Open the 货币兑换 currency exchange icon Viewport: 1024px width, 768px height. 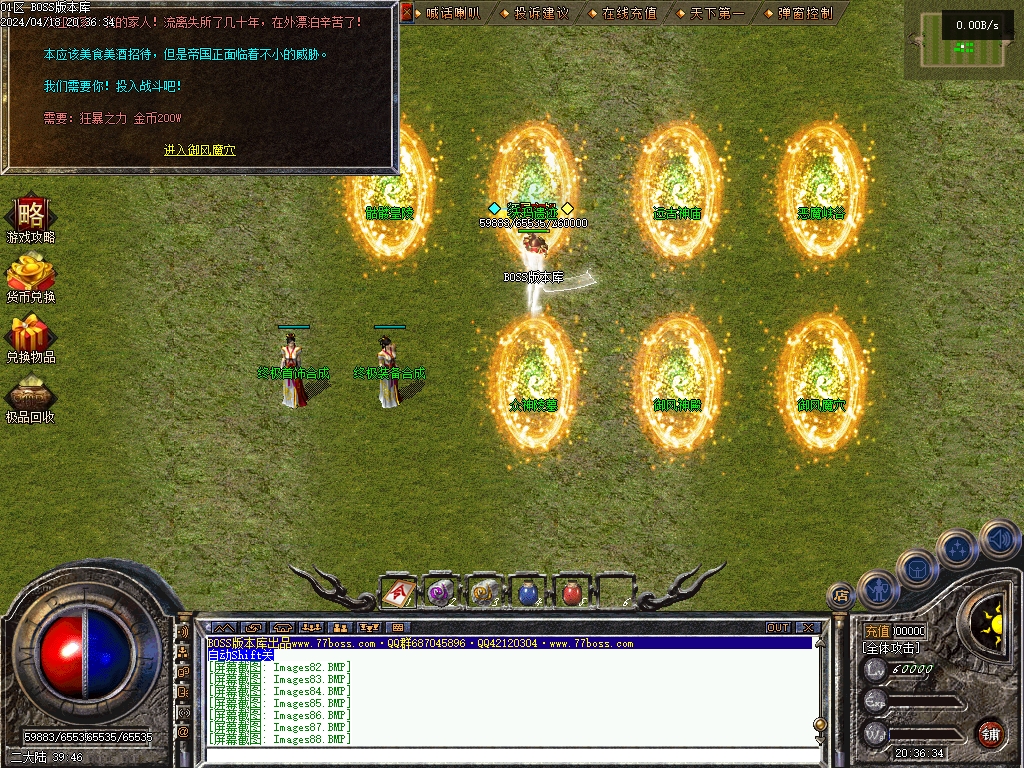point(30,279)
